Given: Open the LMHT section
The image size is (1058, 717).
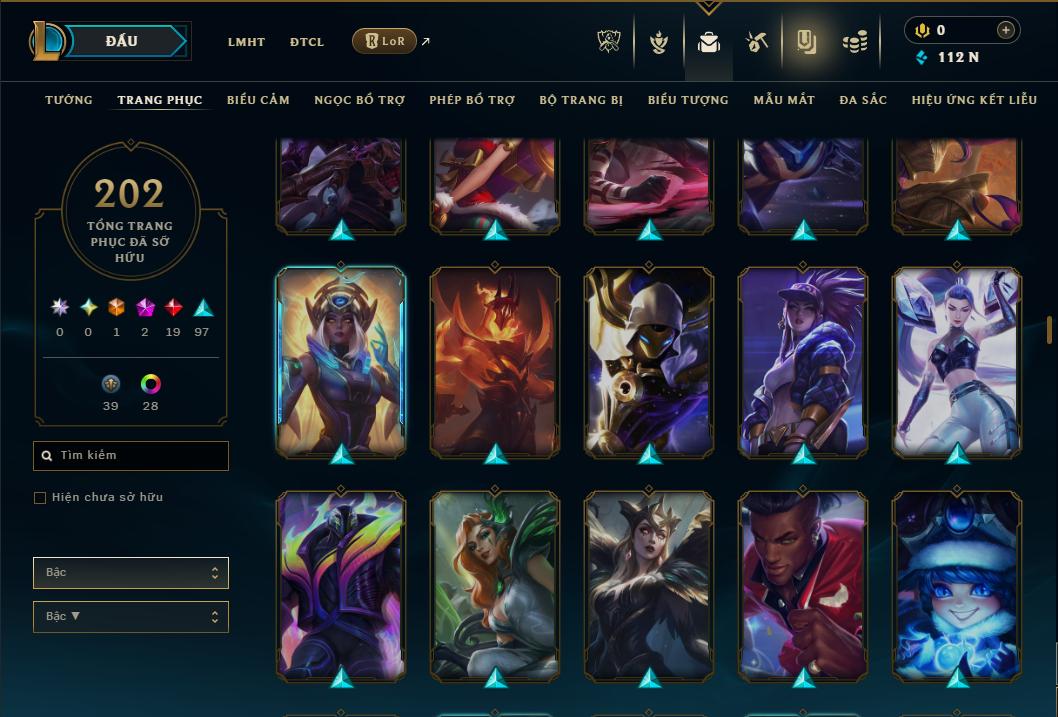Looking at the screenshot, I should click(246, 42).
